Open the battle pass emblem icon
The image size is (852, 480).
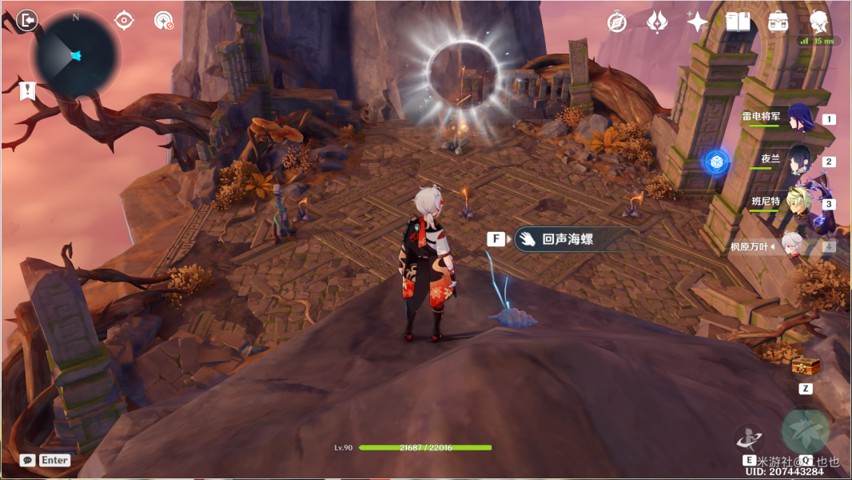657,21
